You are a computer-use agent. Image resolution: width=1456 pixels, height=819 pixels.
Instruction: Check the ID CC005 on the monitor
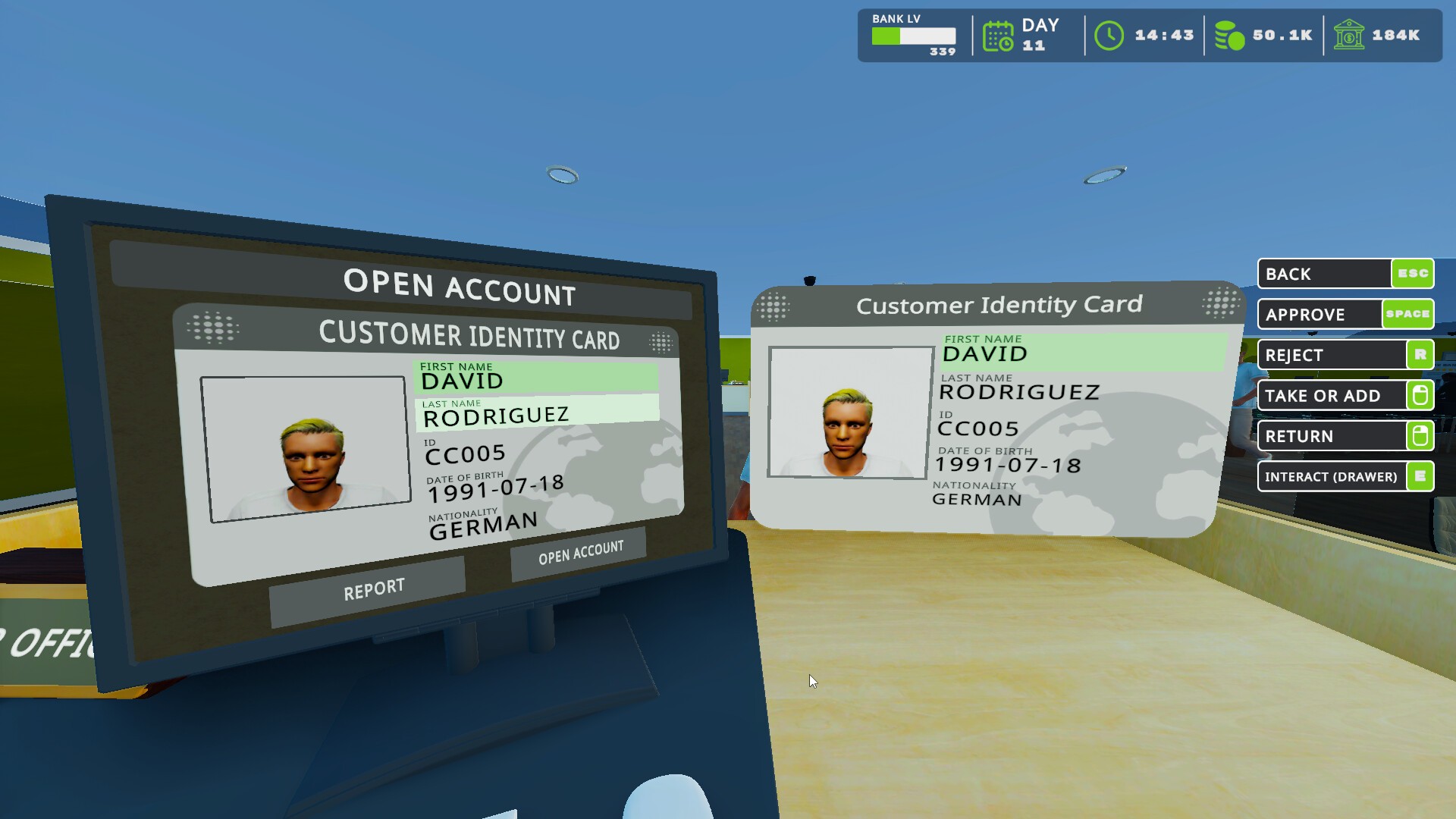tap(466, 453)
